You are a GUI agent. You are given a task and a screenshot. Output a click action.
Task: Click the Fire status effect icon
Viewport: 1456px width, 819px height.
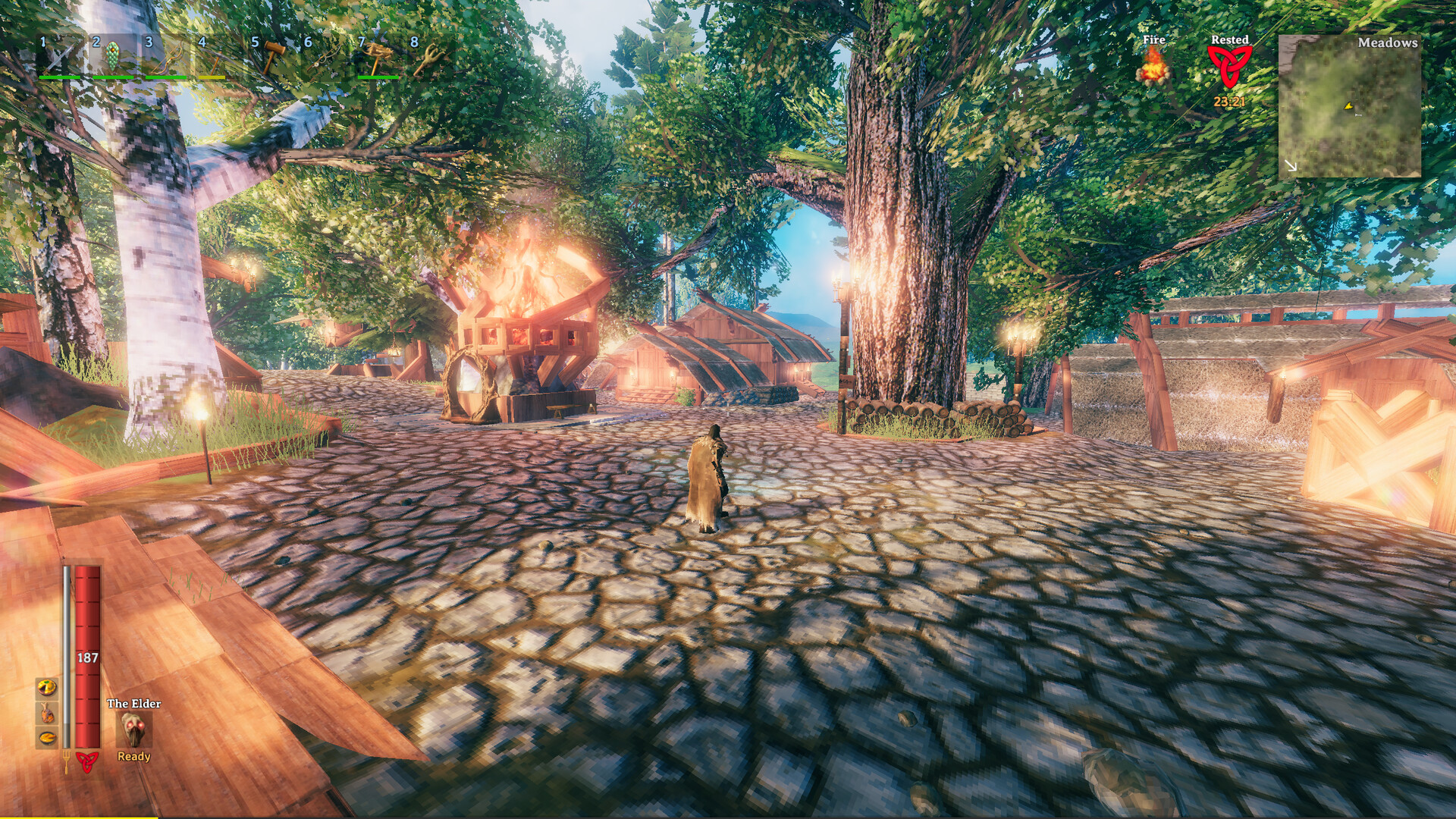click(x=1153, y=71)
